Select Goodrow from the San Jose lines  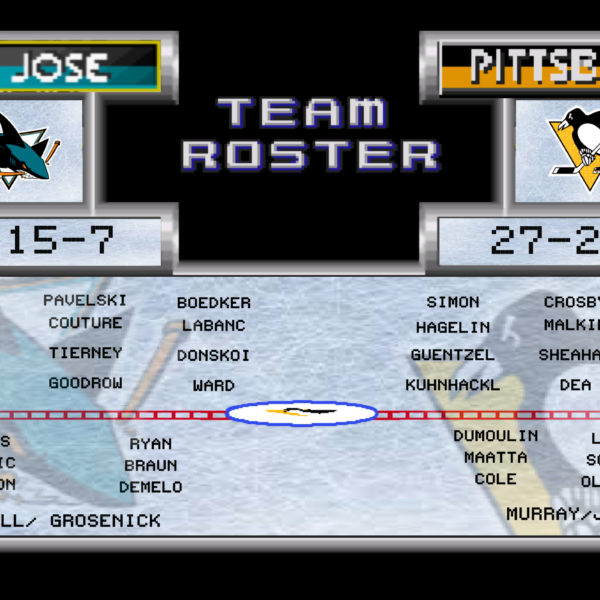coord(85,383)
